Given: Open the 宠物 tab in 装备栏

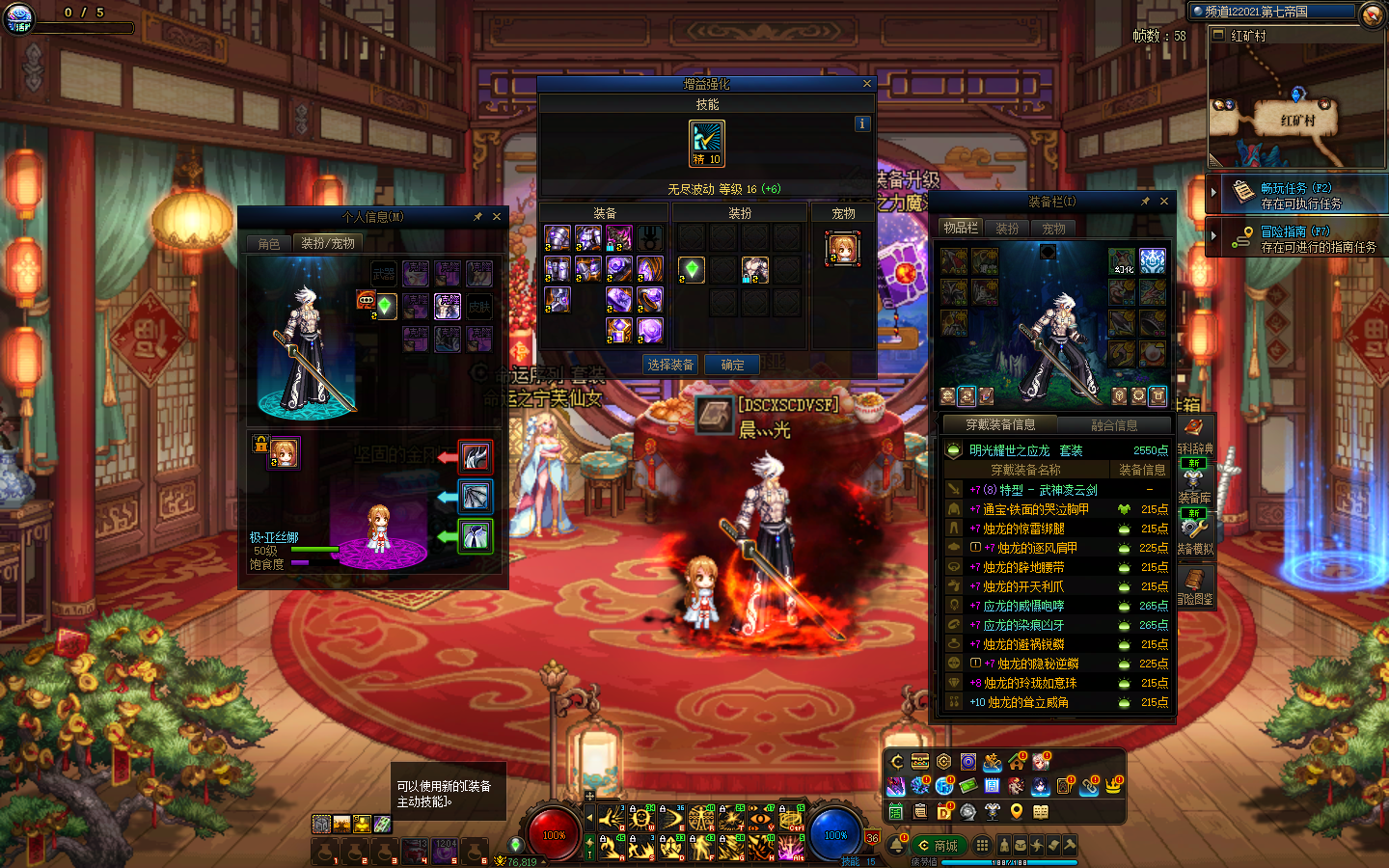Looking at the screenshot, I should [1053, 229].
